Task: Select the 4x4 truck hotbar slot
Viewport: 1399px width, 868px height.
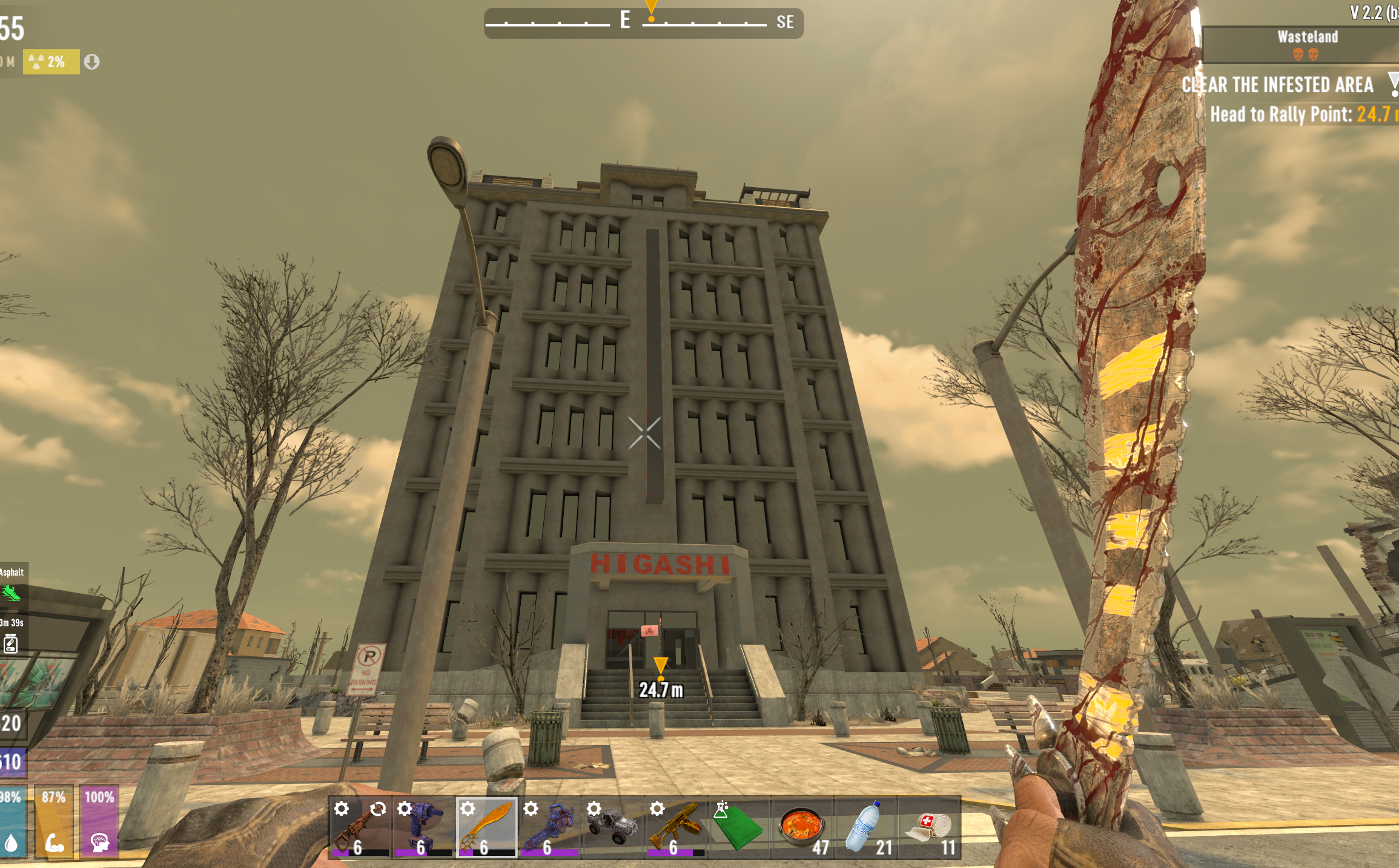Action: [612, 827]
